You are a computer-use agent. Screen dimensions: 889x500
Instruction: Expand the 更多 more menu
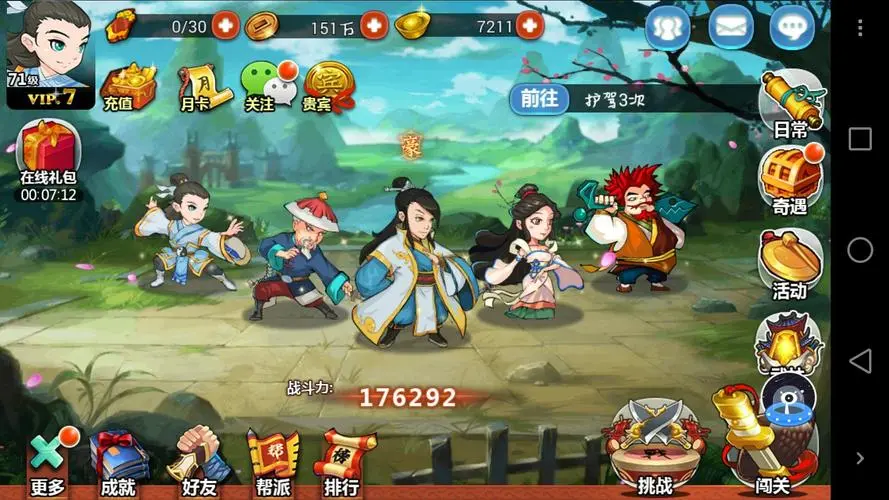(x=48, y=462)
